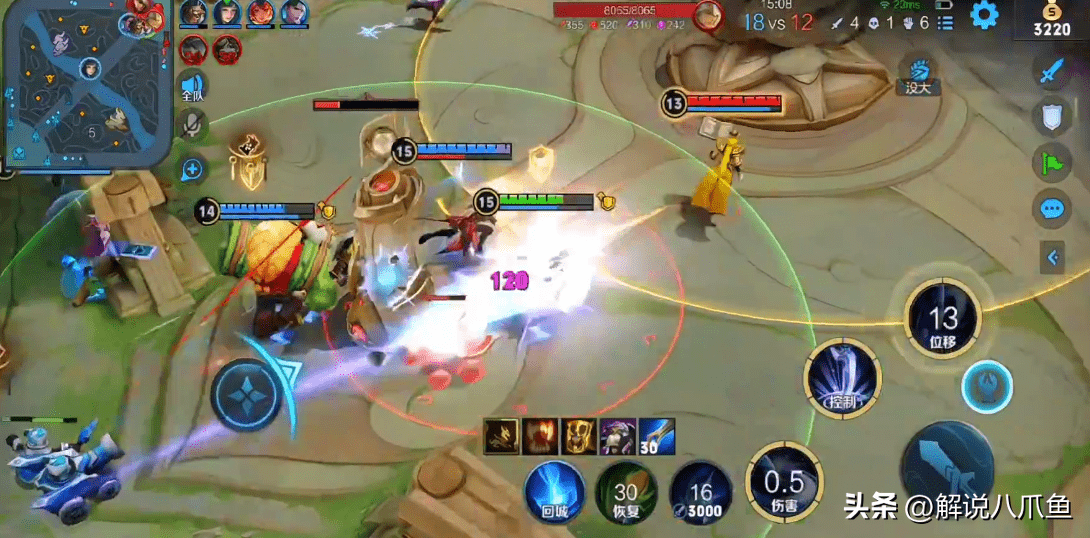The width and height of the screenshot is (1090, 538).
Task: Send the attack sword signal
Action: click(1051, 72)
